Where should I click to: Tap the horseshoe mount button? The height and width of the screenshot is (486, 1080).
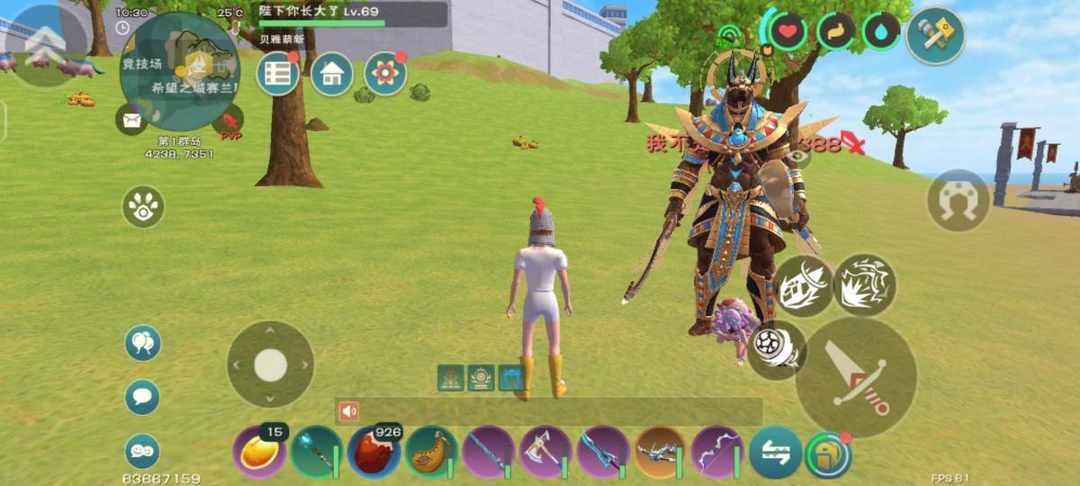[x=958, y=200]
